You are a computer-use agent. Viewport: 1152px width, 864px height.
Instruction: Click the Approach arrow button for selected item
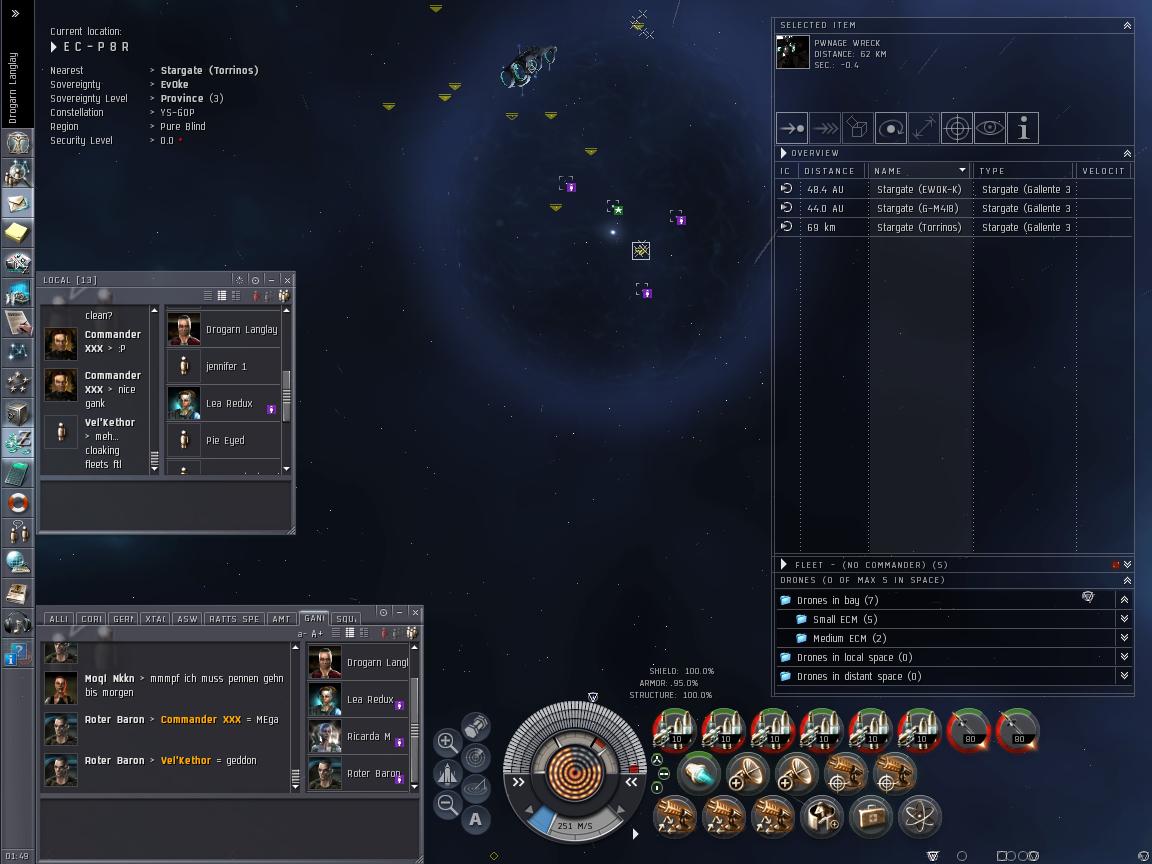pyautogui.click(x=793, y=128)
